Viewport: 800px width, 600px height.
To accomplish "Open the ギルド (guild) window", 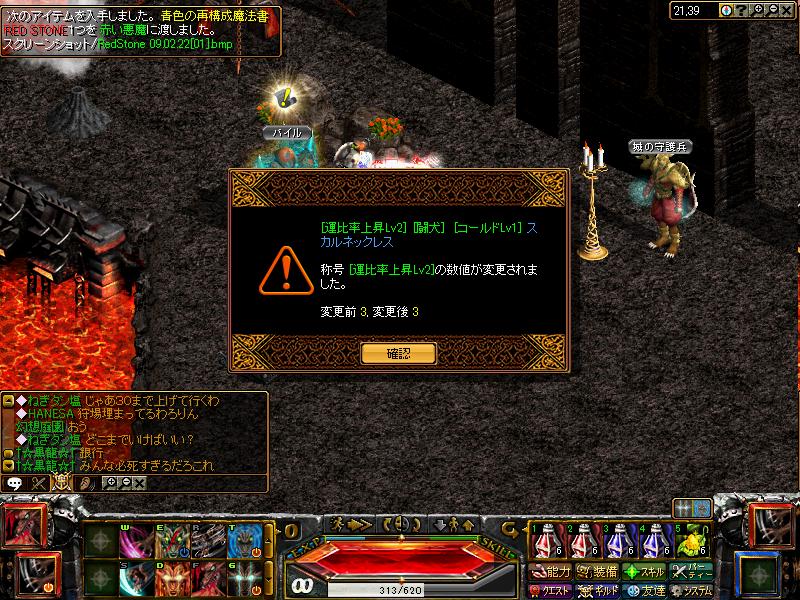I will tap(596, 590).
